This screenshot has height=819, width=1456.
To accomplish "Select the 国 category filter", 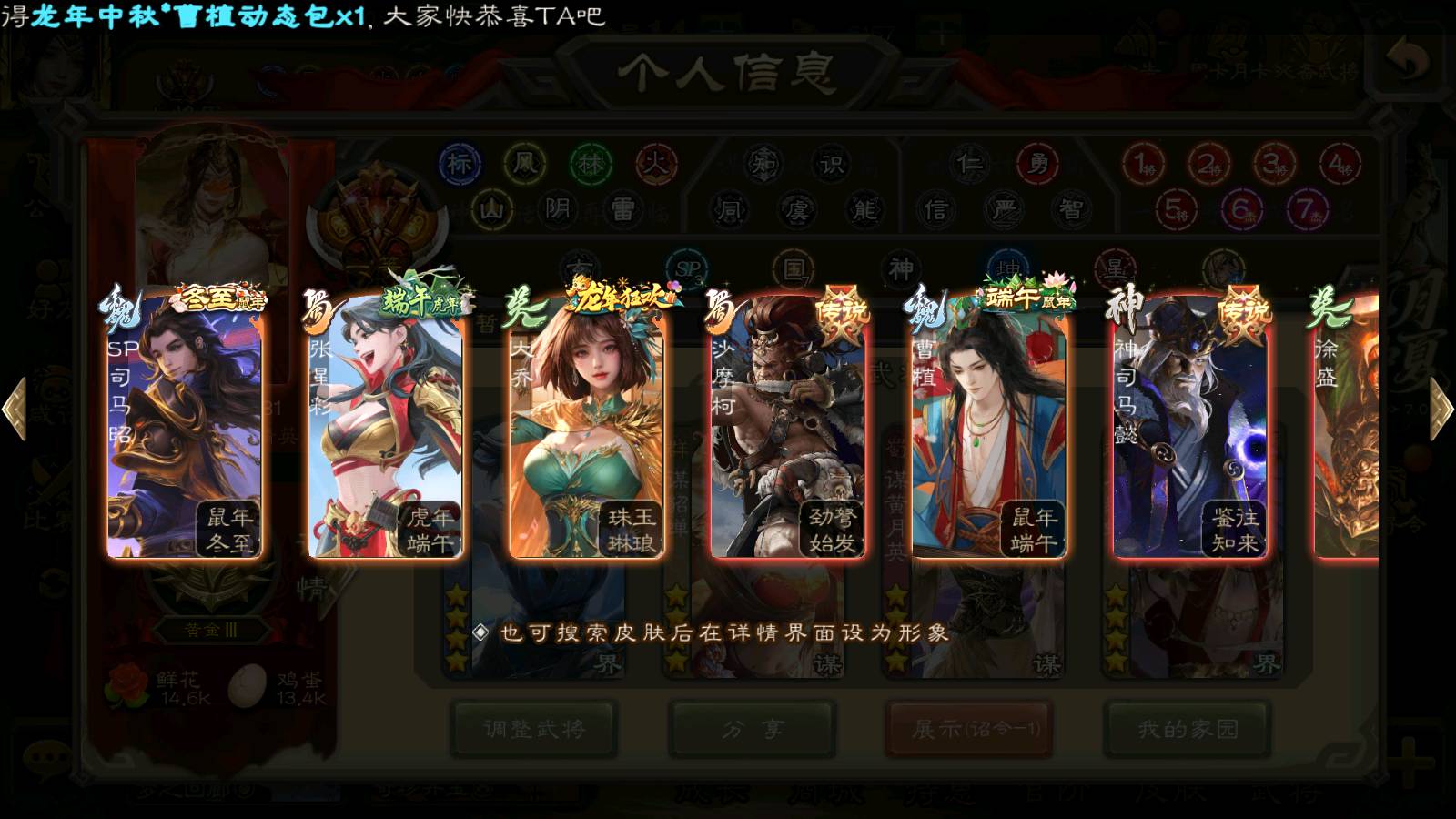I will tap(794, 269).
